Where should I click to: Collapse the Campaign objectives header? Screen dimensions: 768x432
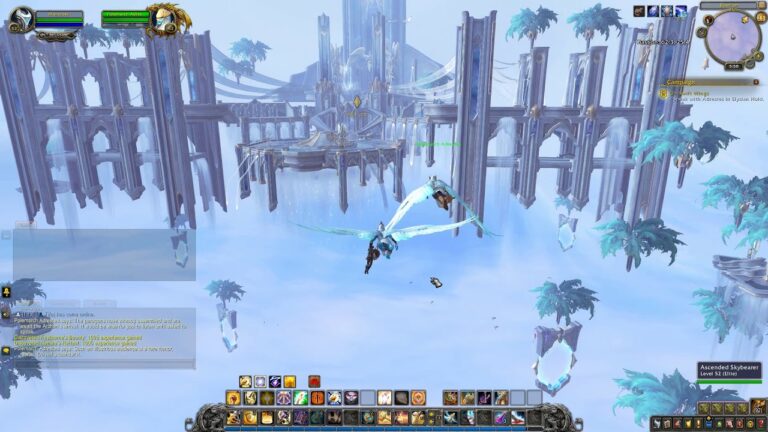(757, 82)
